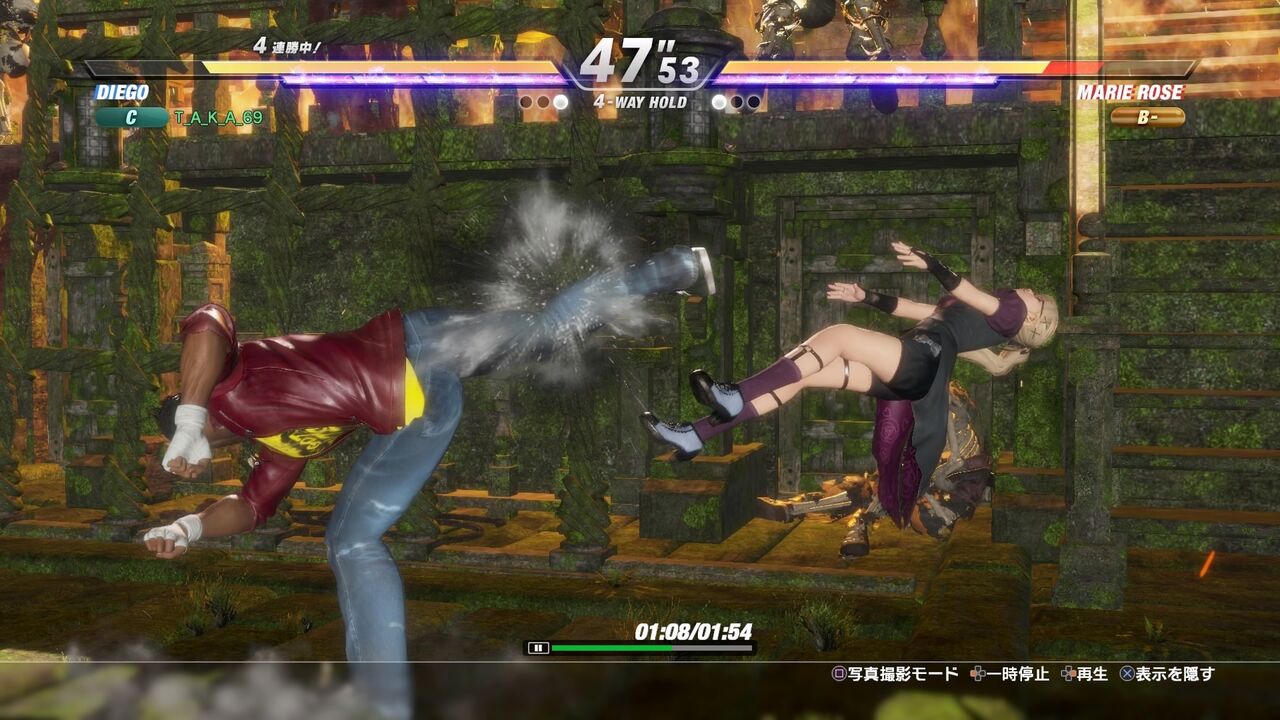Click the 47"53 match timer display

click(639, 57)
